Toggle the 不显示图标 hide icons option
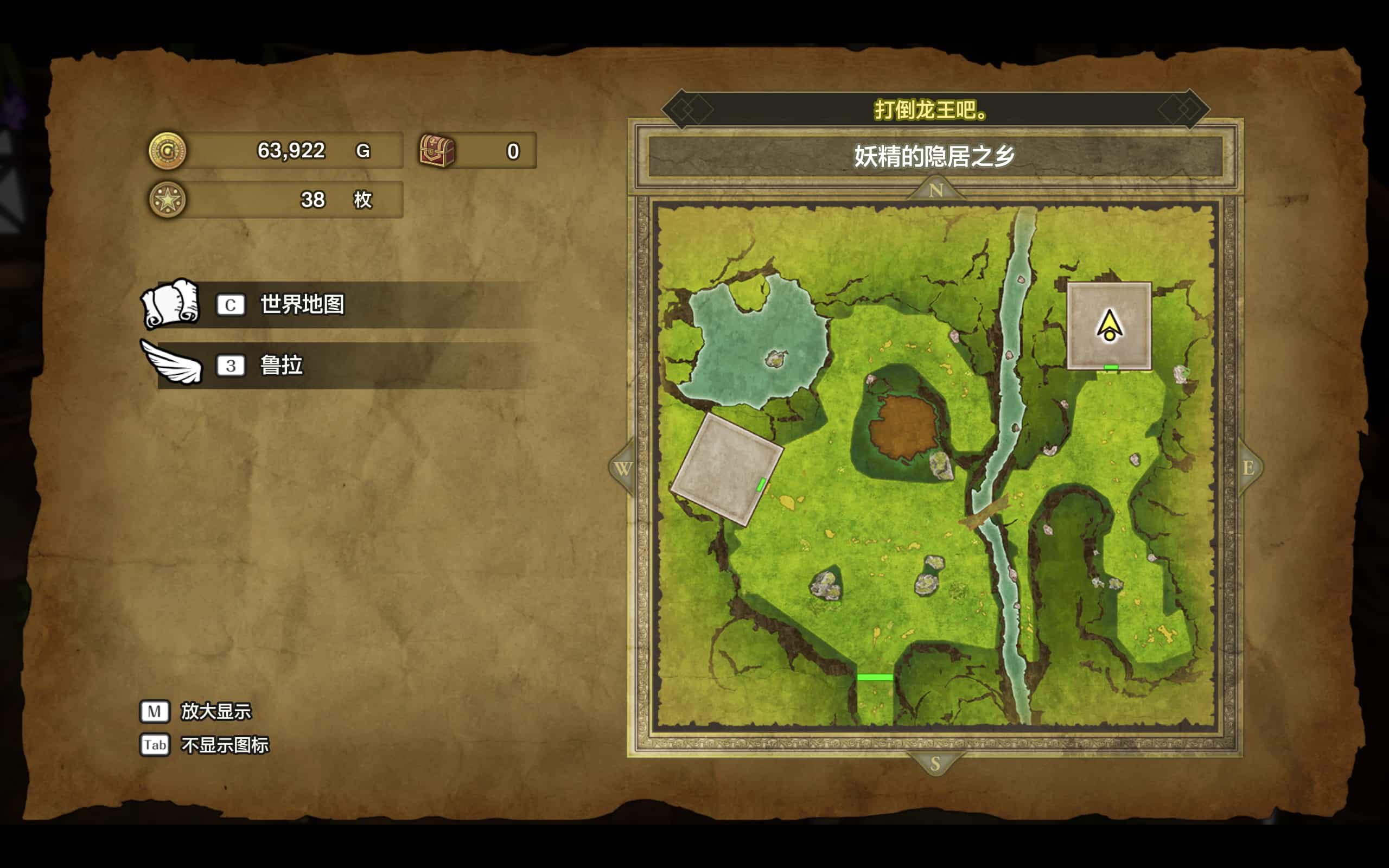Screen dimensions: 1389x868 (x=225, y=745)
